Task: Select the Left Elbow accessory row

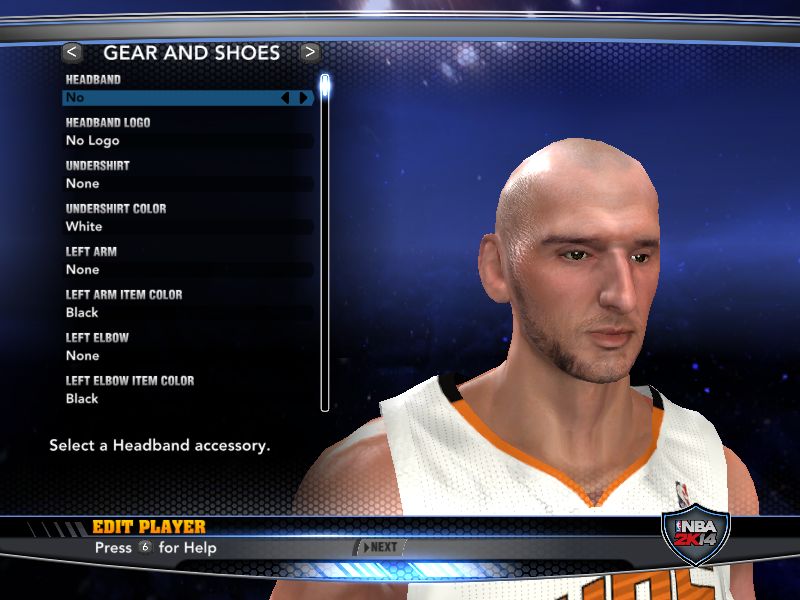Action: pos(188,356)
